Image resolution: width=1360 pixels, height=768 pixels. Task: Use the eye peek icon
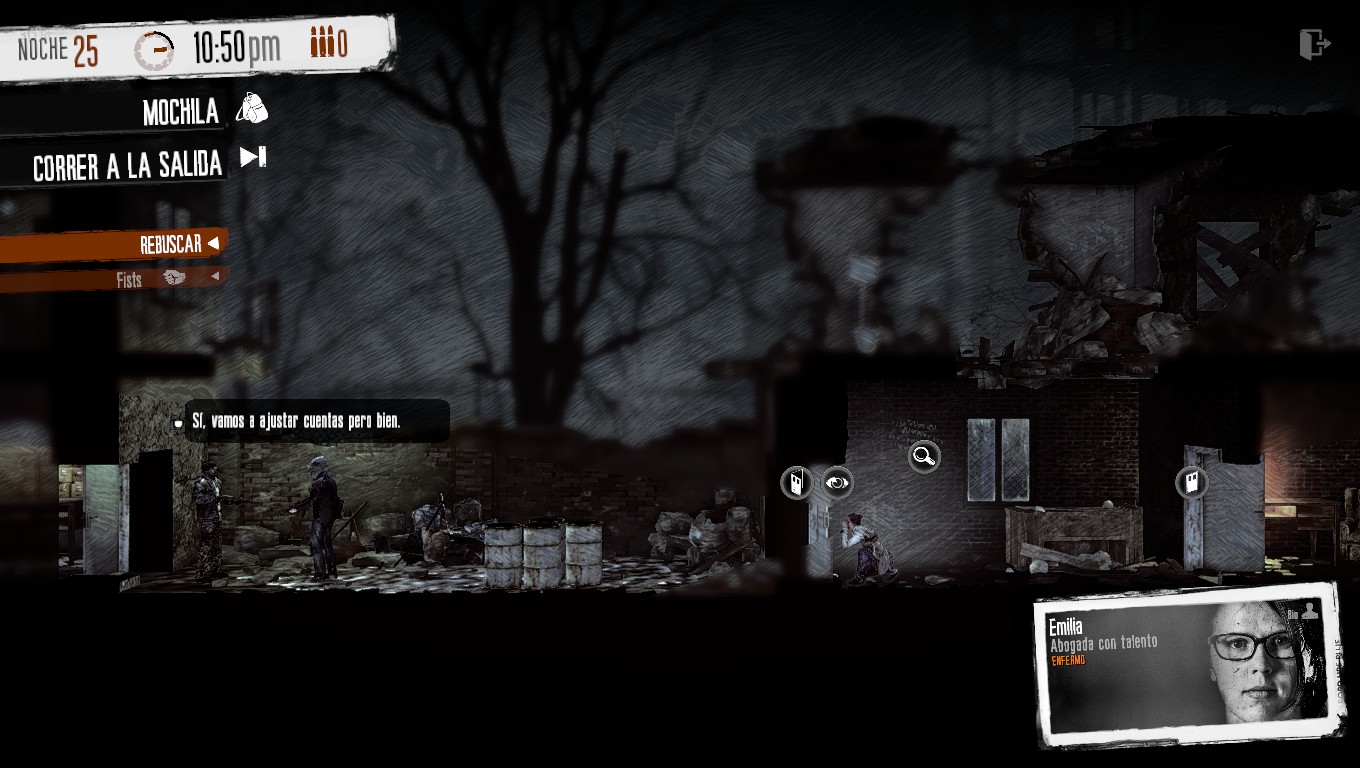pyautogui.click(x=837, y=483)
